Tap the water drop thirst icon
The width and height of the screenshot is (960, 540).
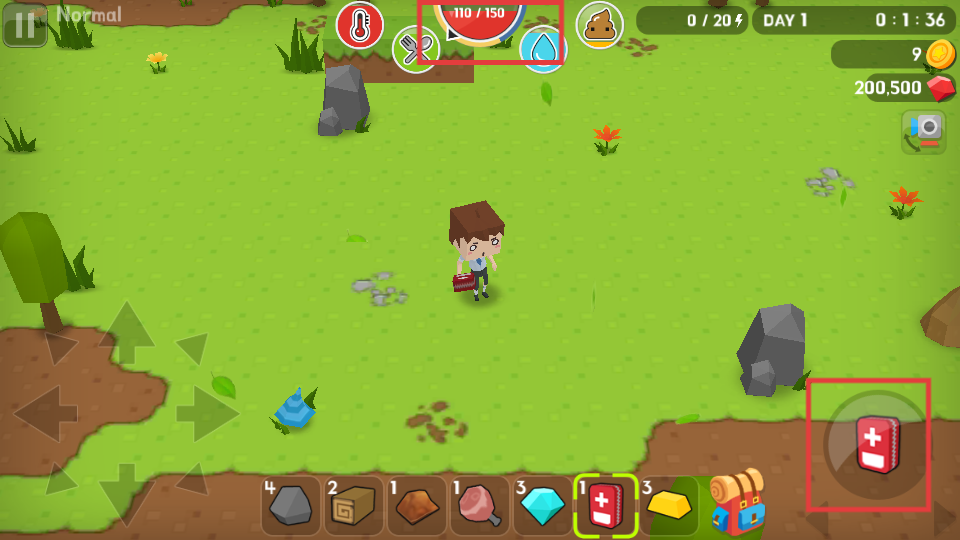[543, 49]
